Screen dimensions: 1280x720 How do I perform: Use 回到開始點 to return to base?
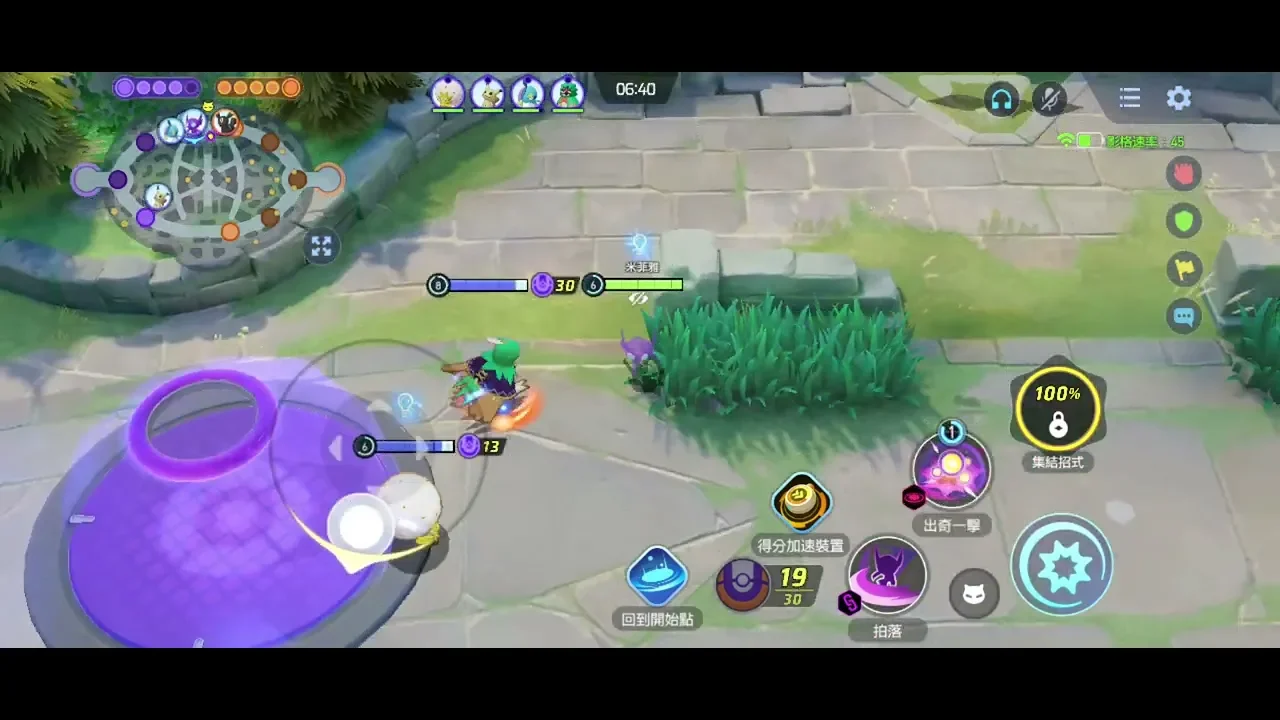657,577
